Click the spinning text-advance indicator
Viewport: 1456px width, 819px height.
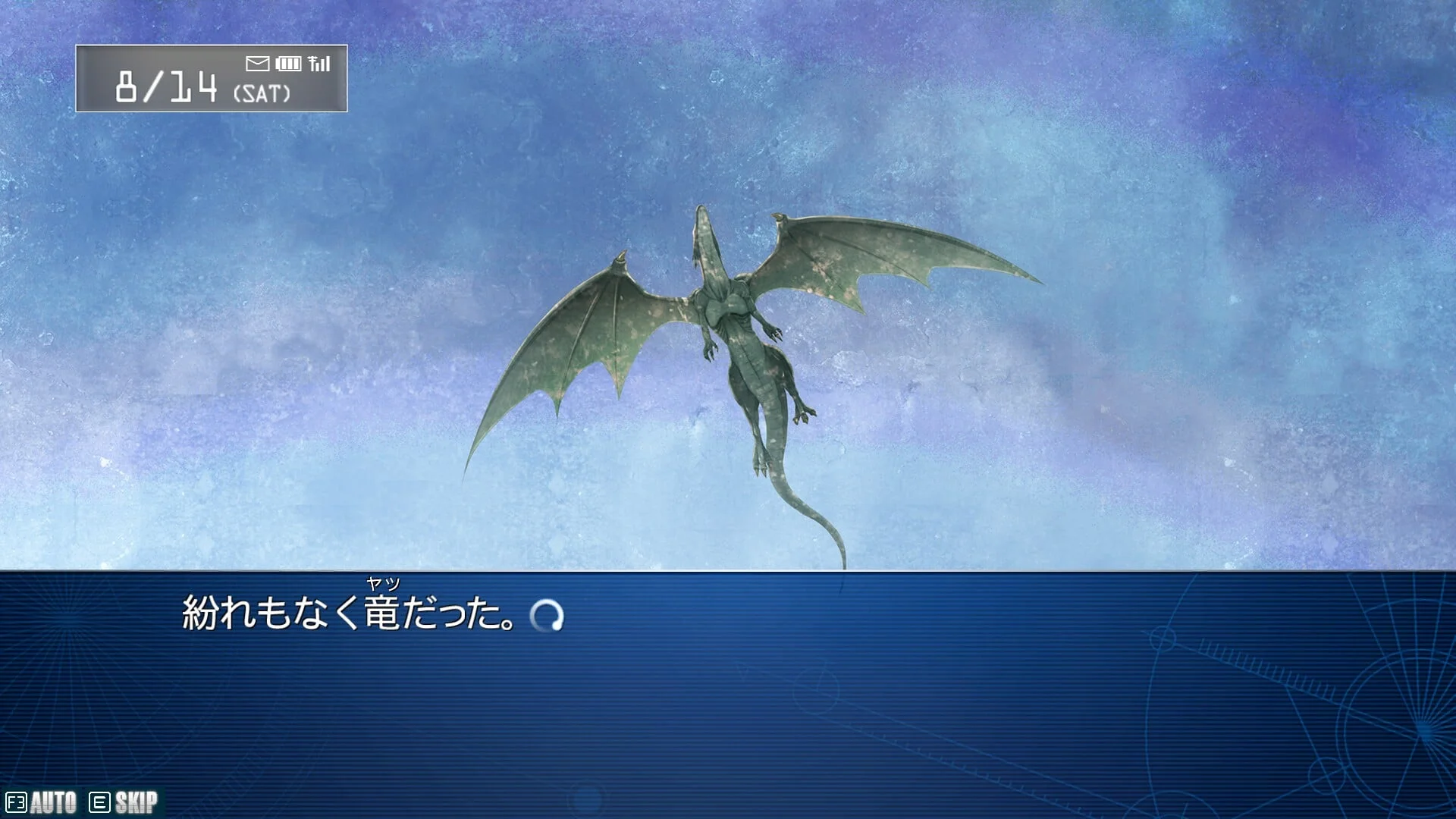(x=547, y=615)
